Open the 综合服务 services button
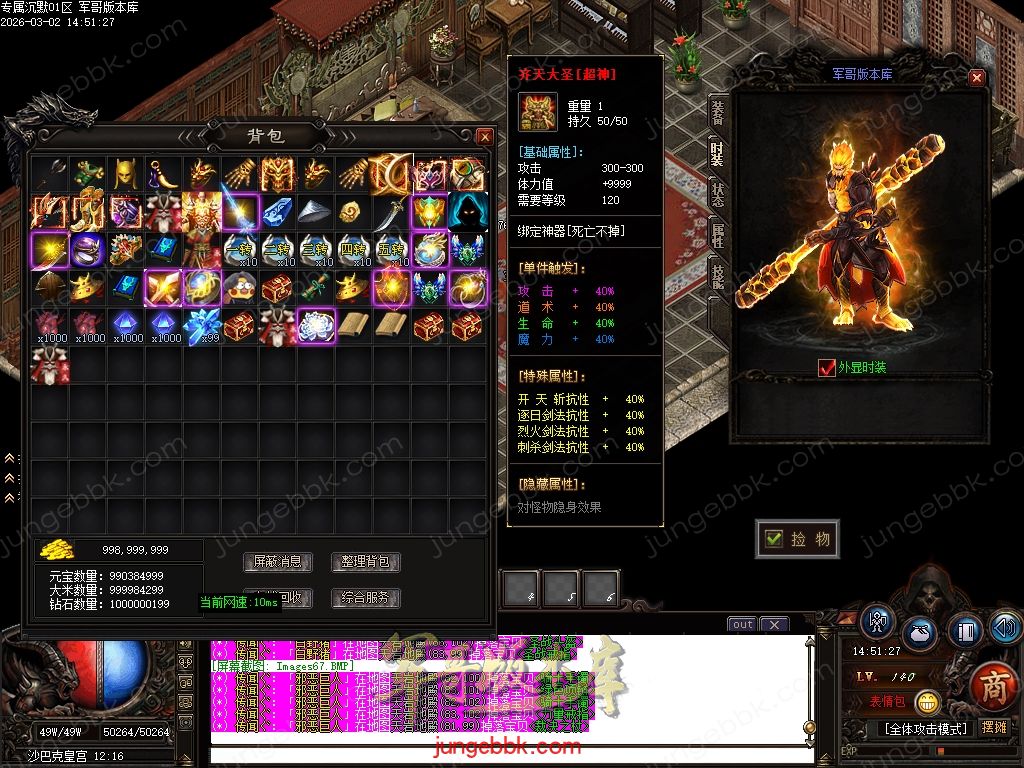The width and height of the screenshot is (1024, 768). pos(366,598)
